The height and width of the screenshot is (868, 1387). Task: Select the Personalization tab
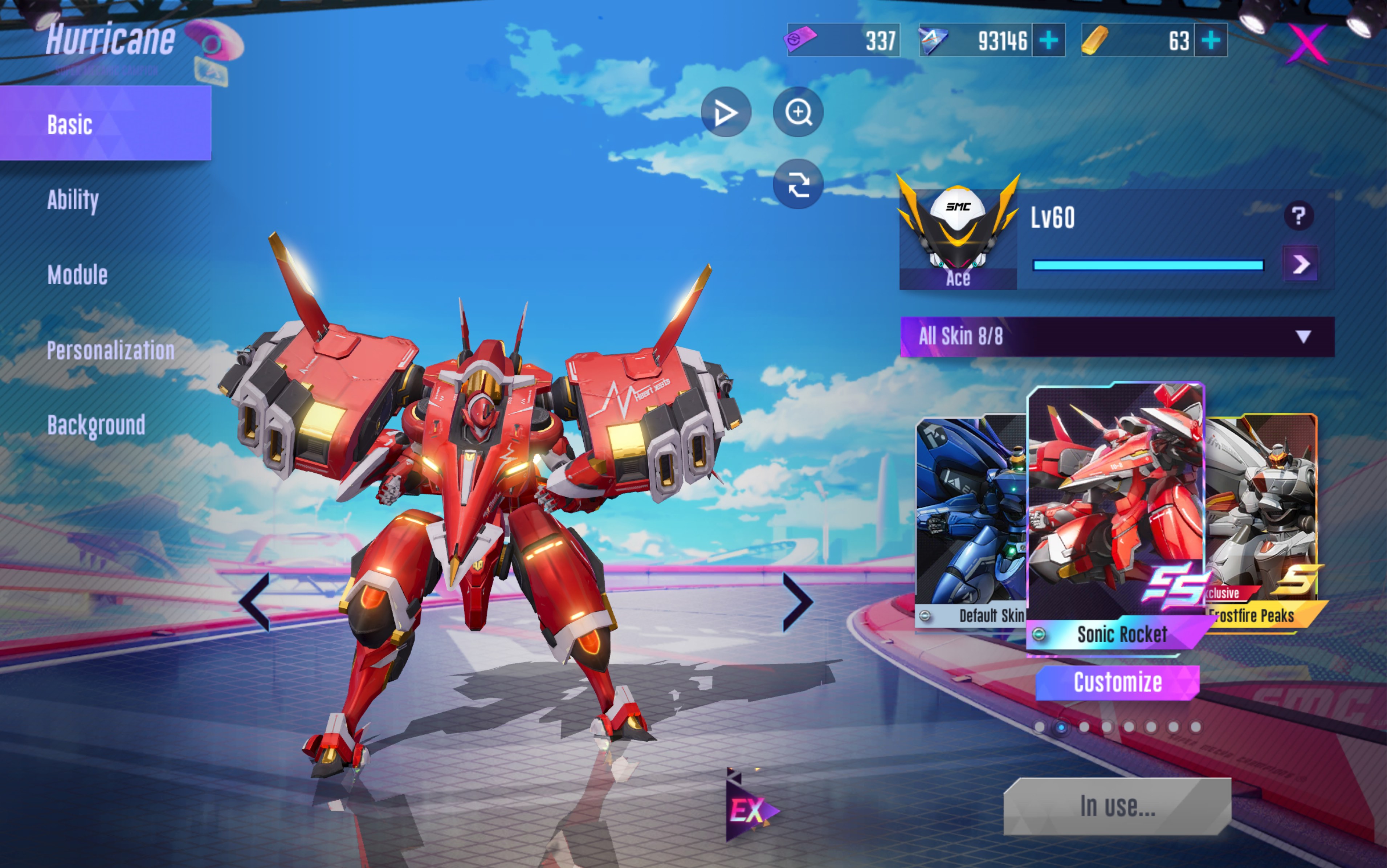[x=111, y=350]
